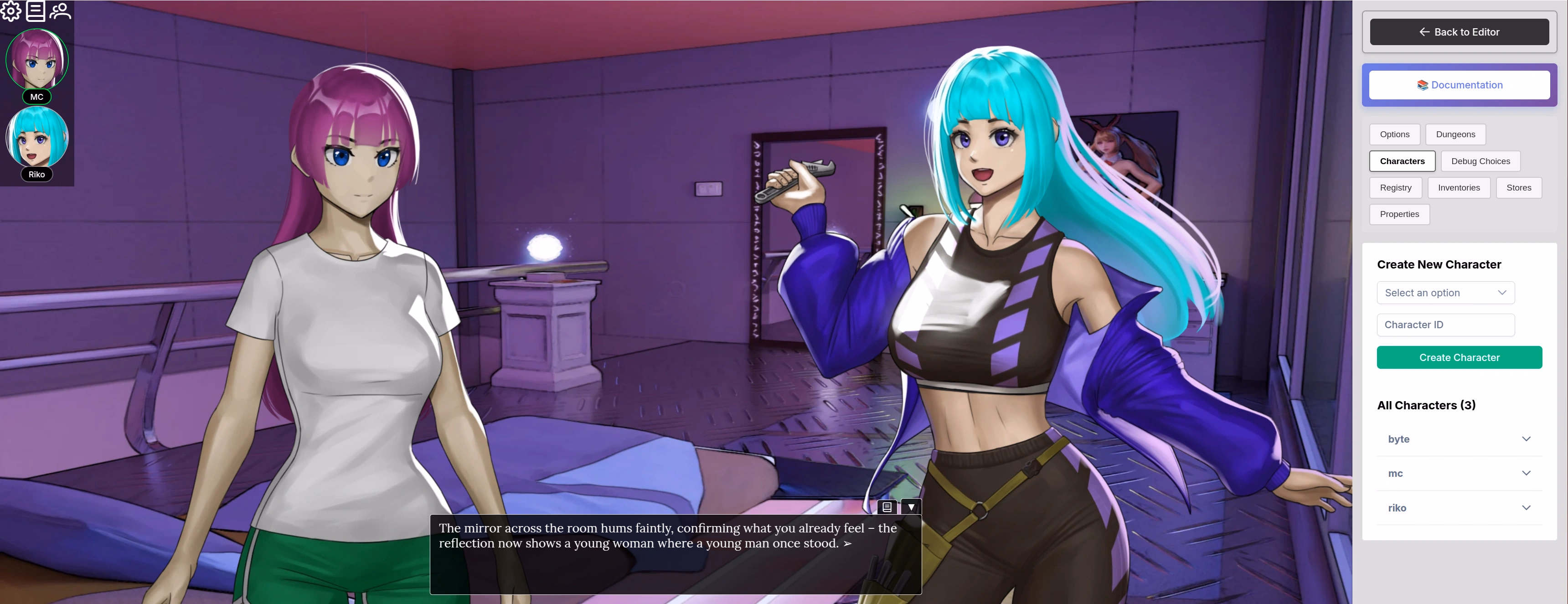Select the Riko portrait
Screen dimensions: 1568x604
pyautogui.click(x=37, y=138)
